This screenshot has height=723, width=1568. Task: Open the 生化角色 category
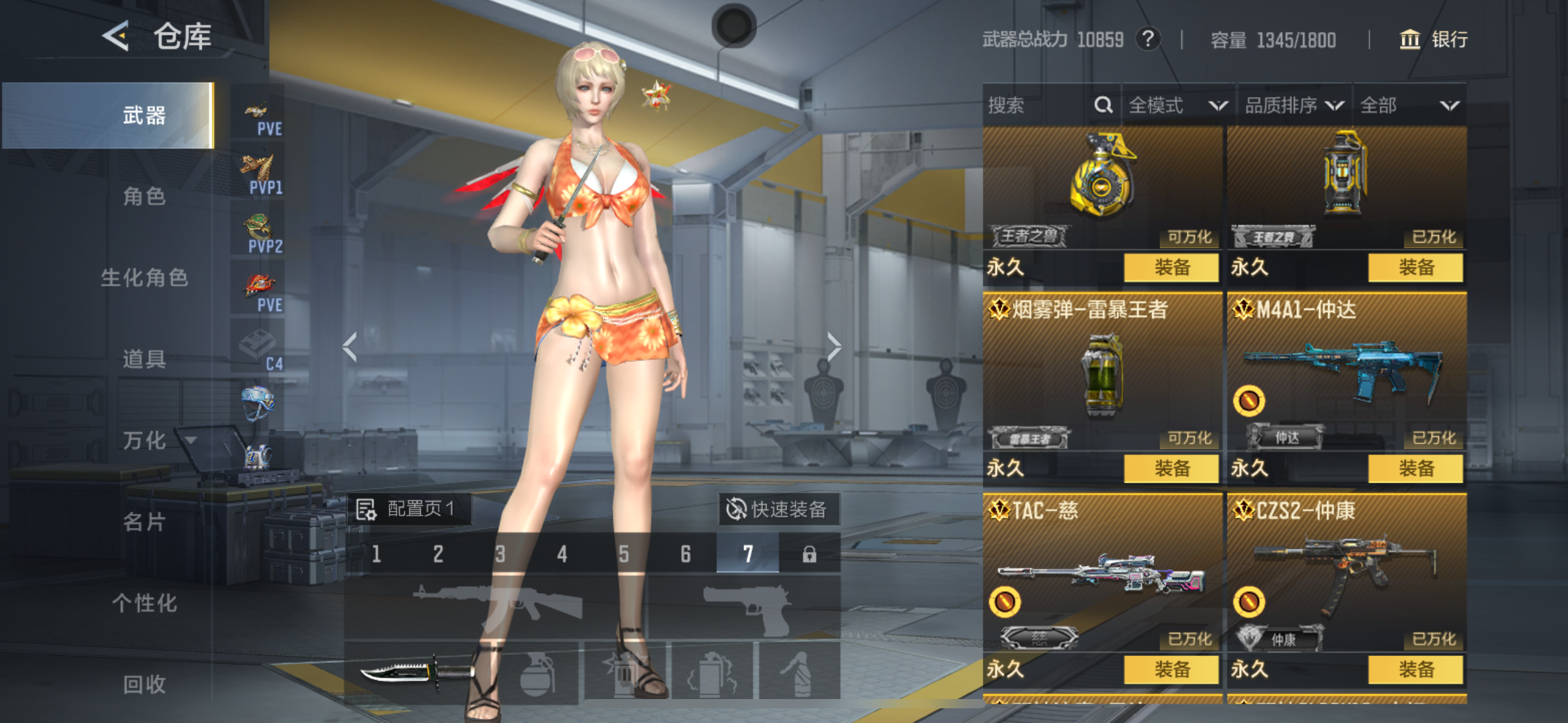[x=144, y=278]
